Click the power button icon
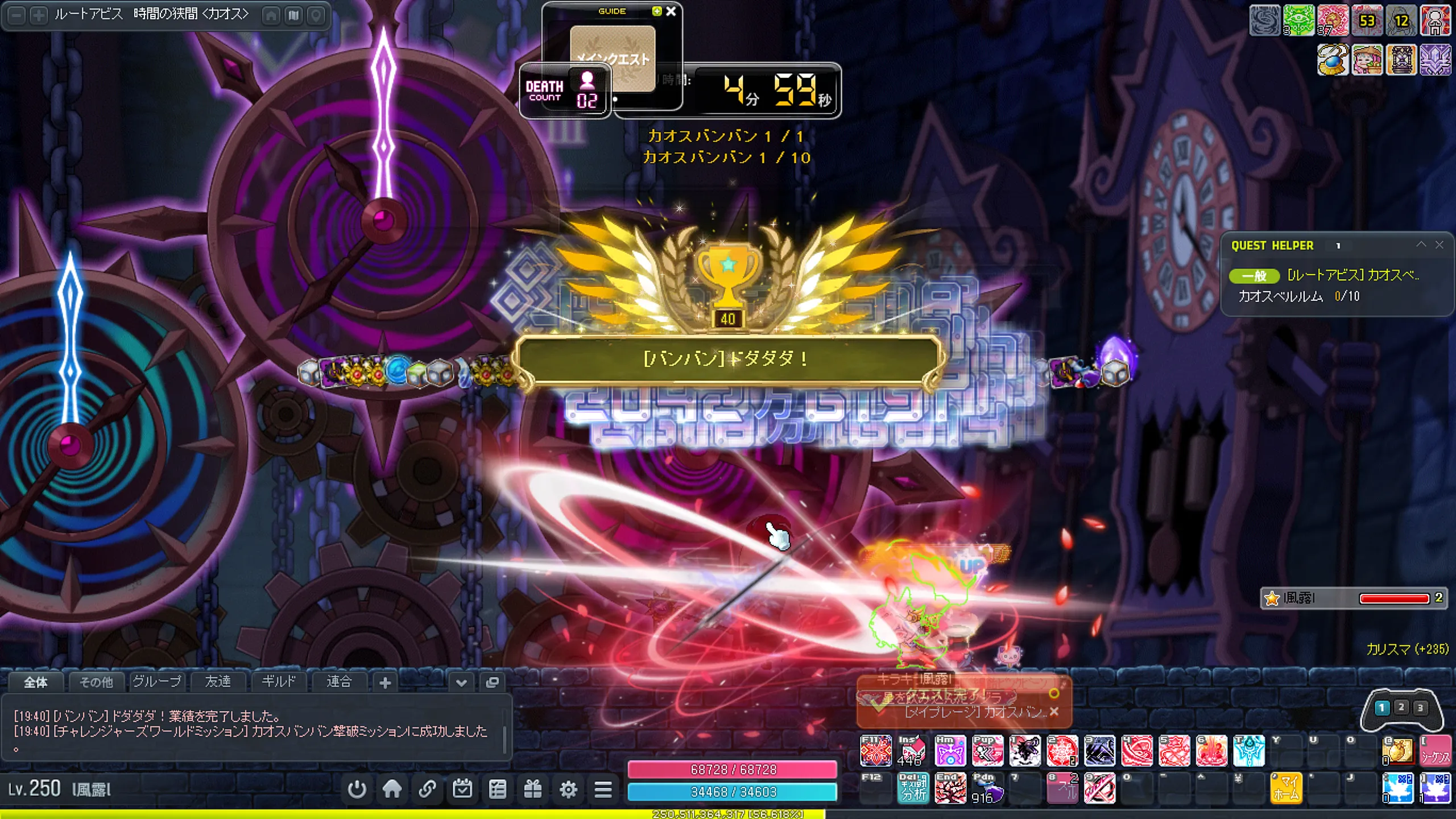The height and width of the screenshot is (819, 1456). pos(357,789)
